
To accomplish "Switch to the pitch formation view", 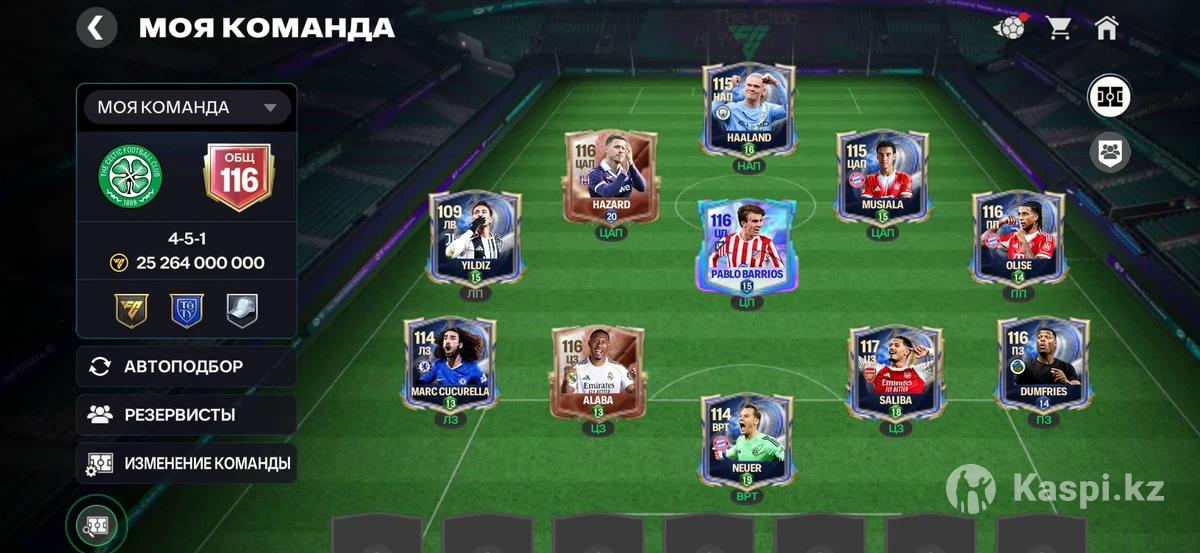I will click(1110, 97).
